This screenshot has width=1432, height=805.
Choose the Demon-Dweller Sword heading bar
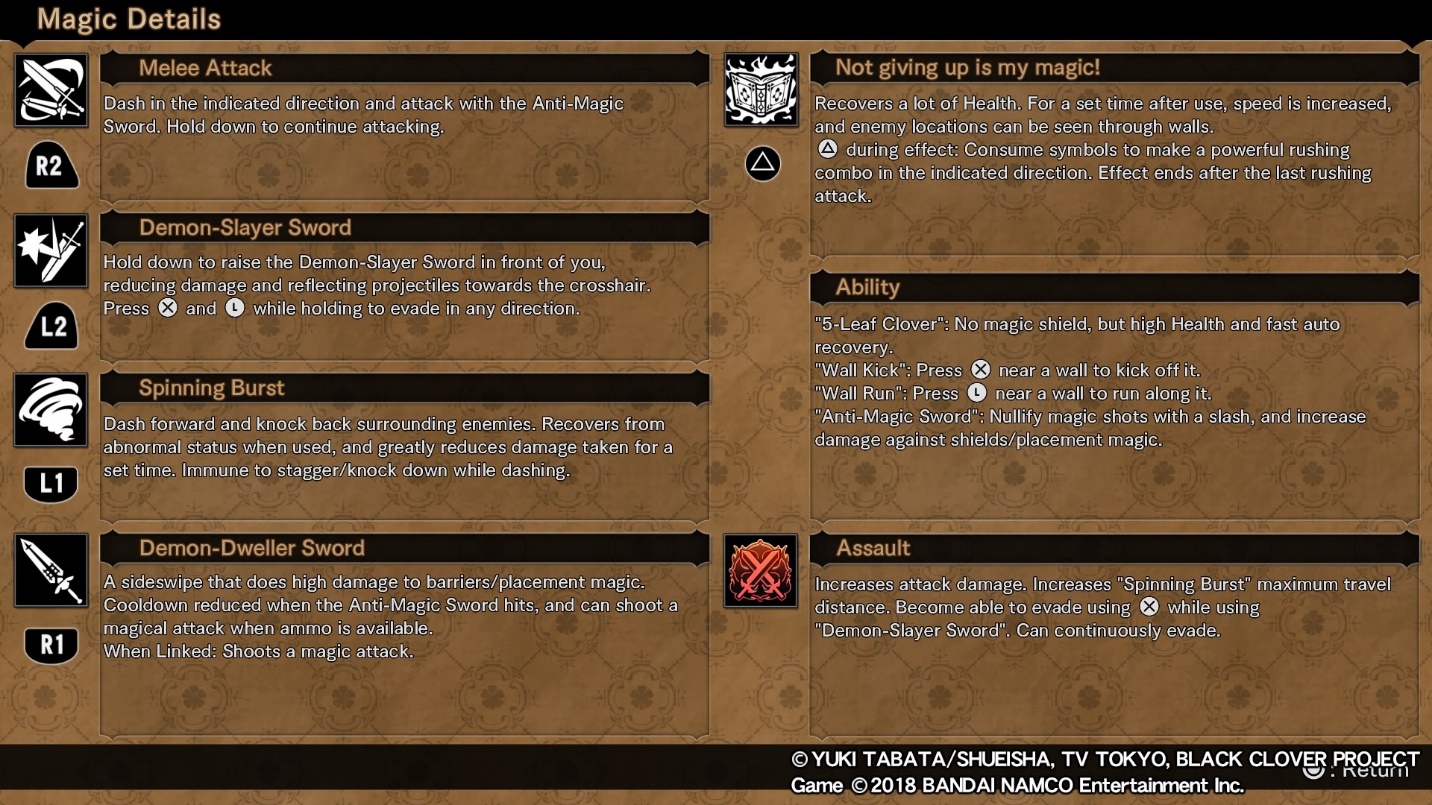tap(251, 548)
